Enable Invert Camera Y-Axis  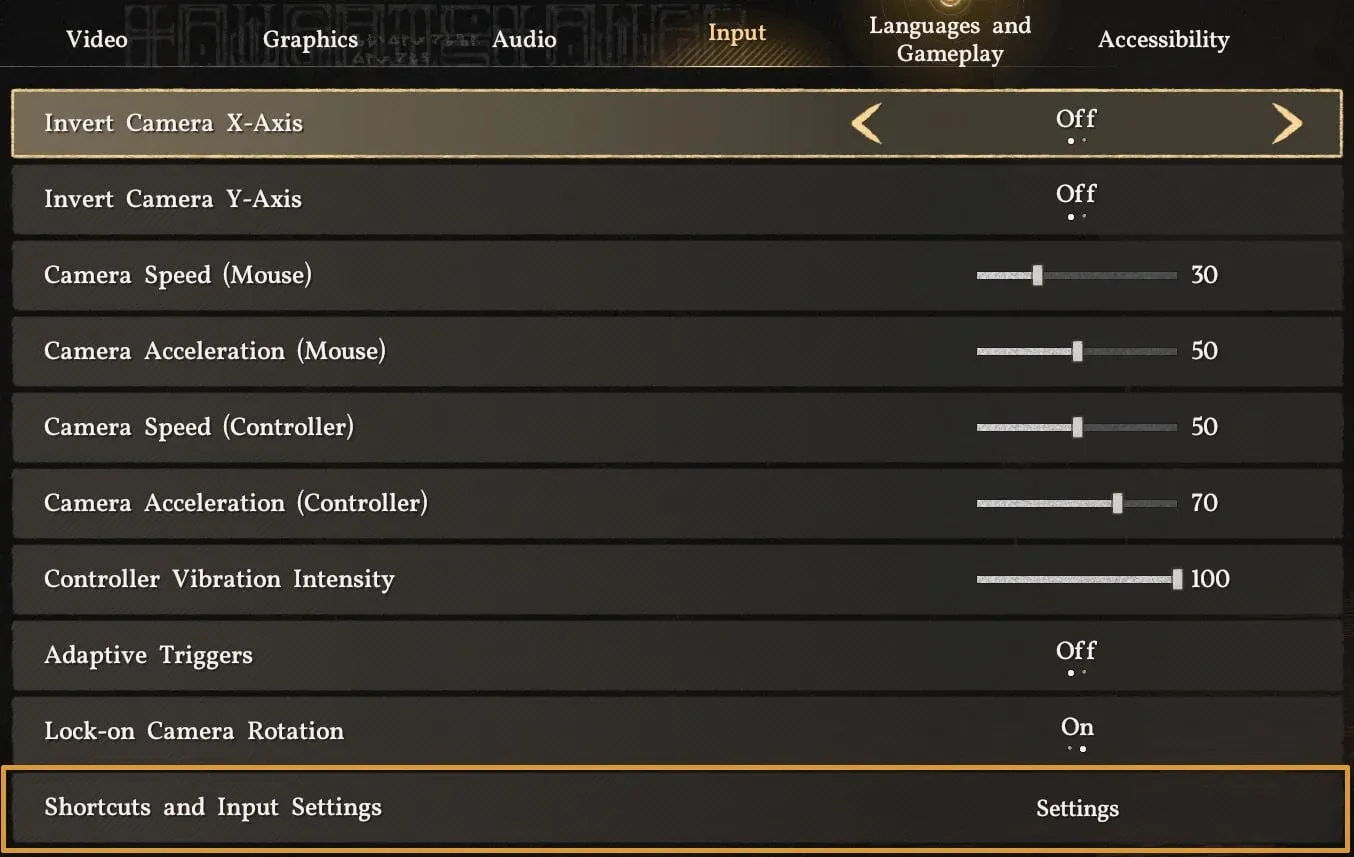pos(1075,196)
